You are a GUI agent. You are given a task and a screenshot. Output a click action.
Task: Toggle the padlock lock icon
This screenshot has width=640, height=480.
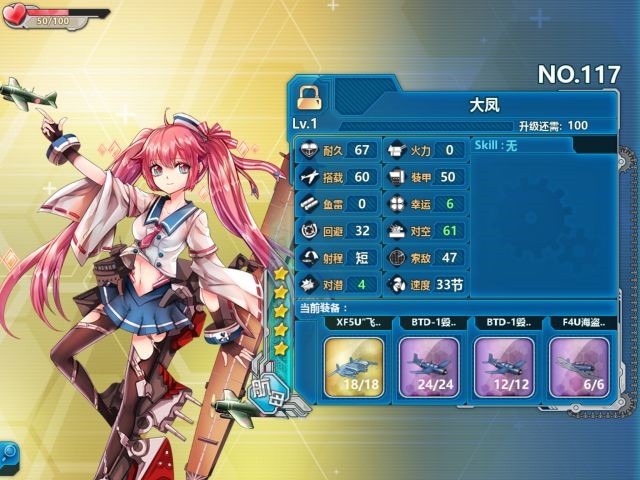point(310,95)
